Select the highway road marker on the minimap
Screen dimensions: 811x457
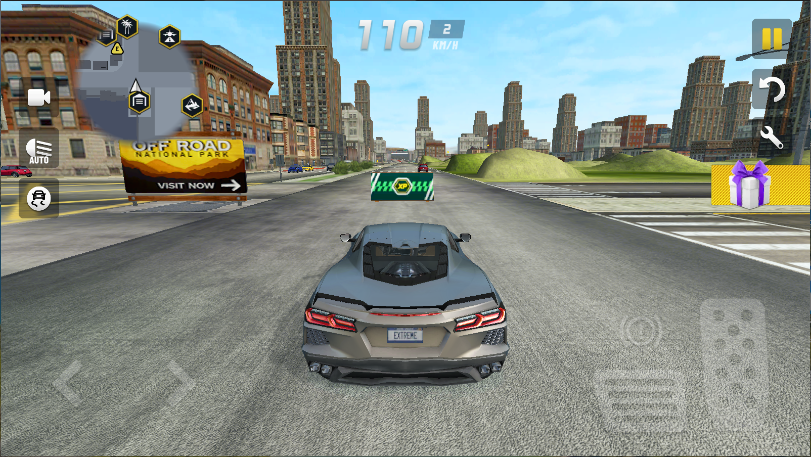[170, 37]
